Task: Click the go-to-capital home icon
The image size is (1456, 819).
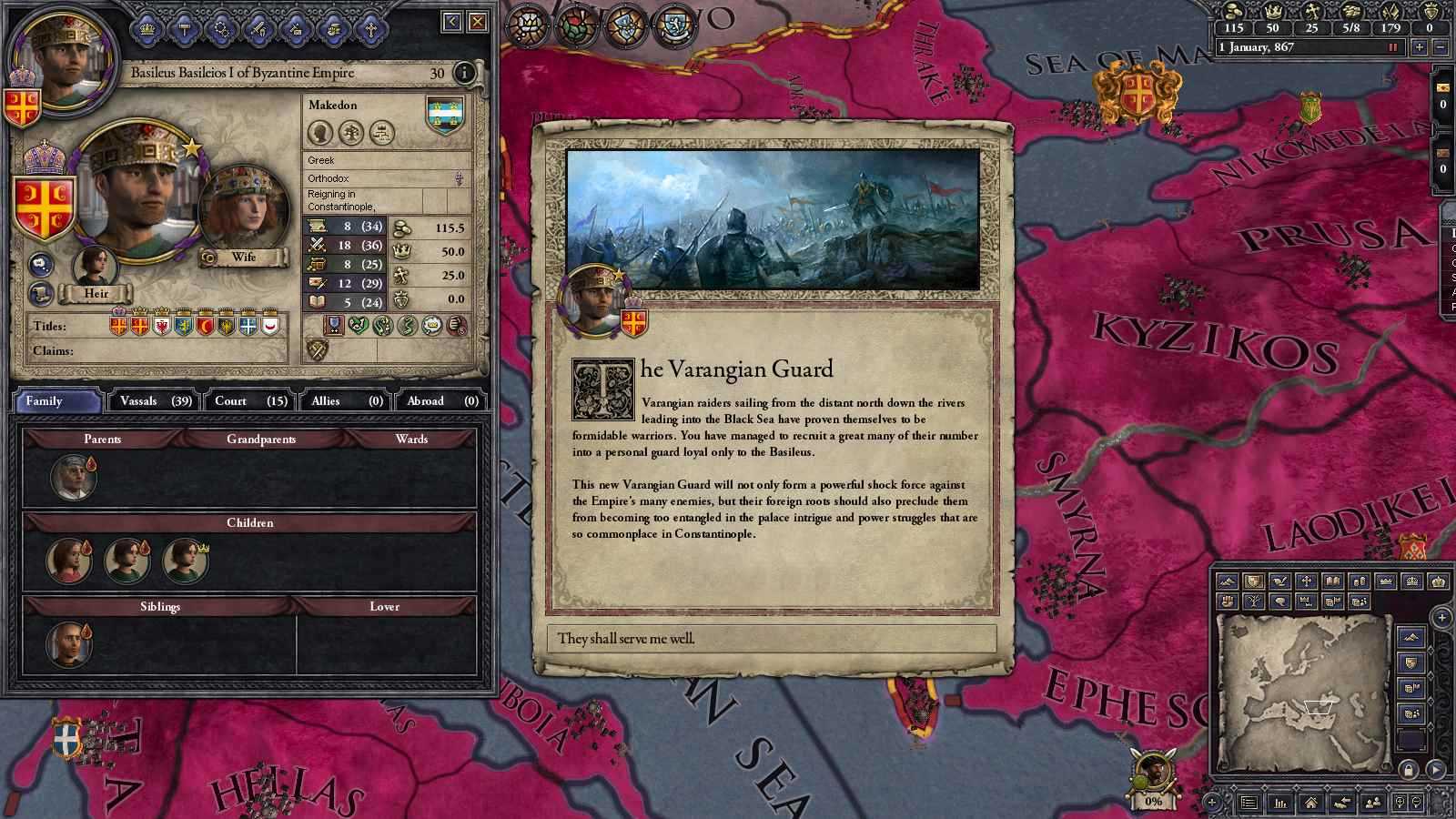Action: [x=1311, y=804]
